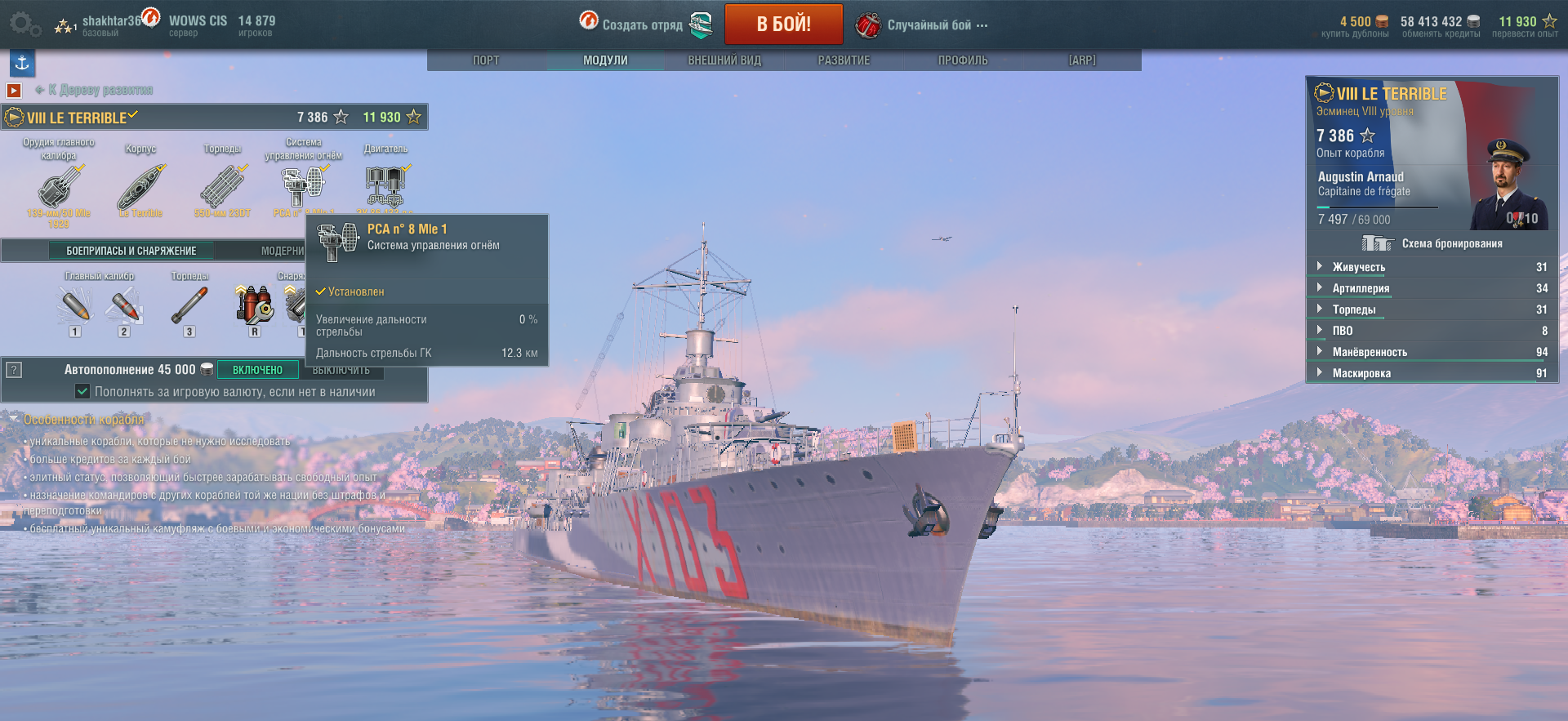
Task: Select the 550-mm torpedo module
Action: point(222,187)
